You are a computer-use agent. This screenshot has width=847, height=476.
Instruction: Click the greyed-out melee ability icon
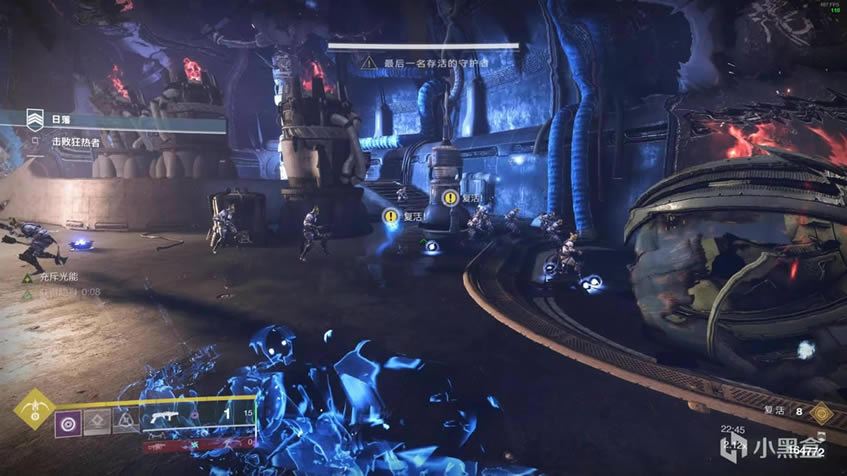[97, 423]
